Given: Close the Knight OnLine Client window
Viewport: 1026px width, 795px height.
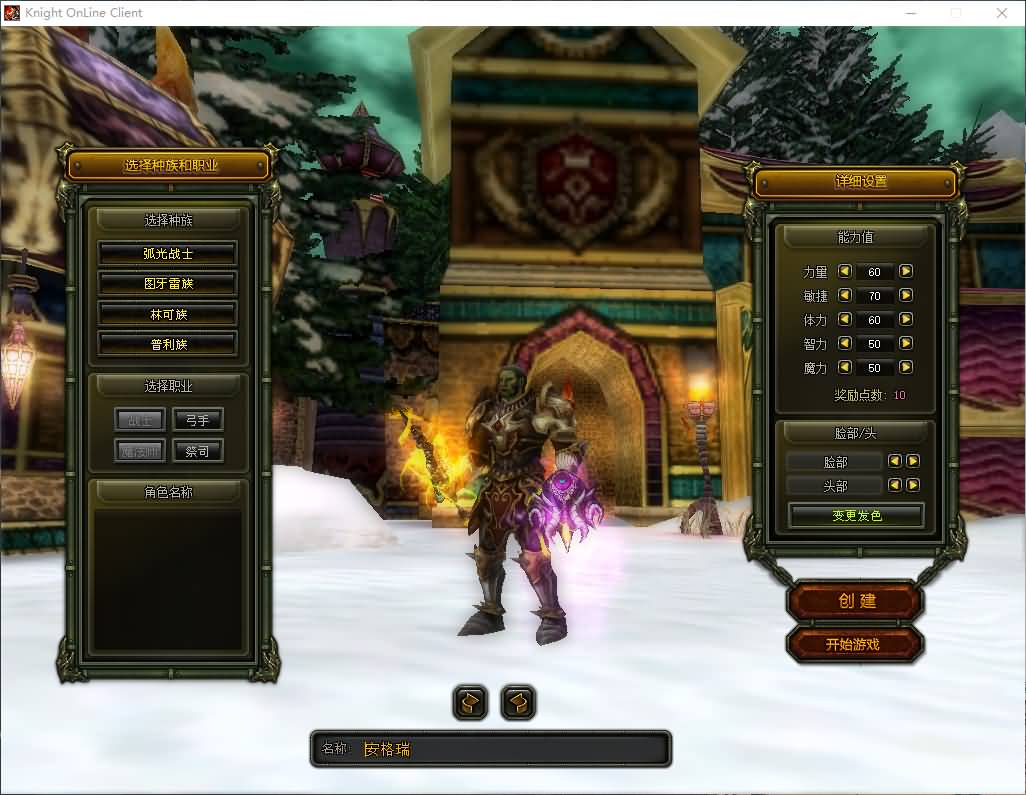Looking at the screenshot, I should pos(1002,13).
